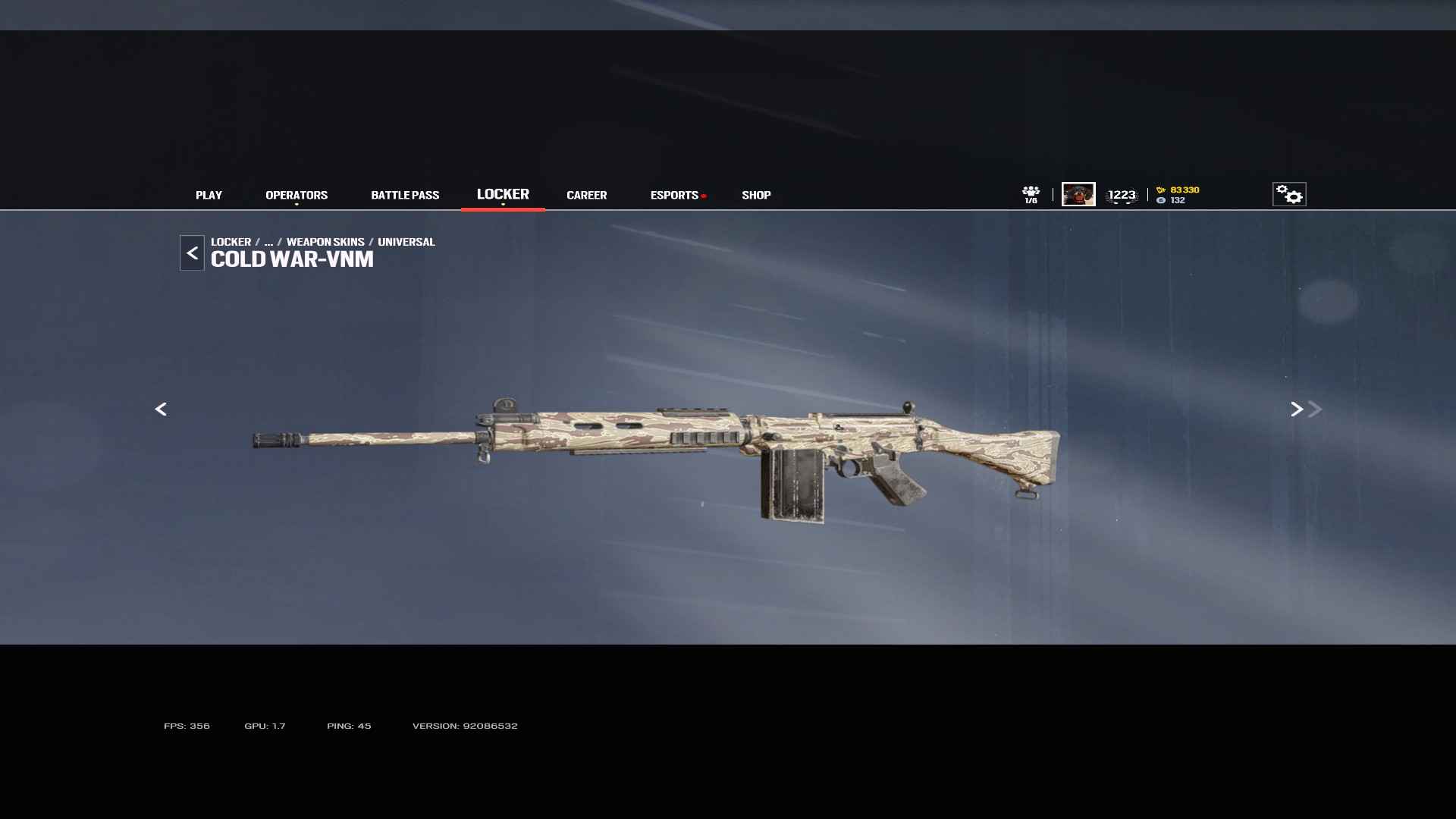Show the previous weapon skin
The width and height of the screenshot is (1456, 819).
coord(161,409)
